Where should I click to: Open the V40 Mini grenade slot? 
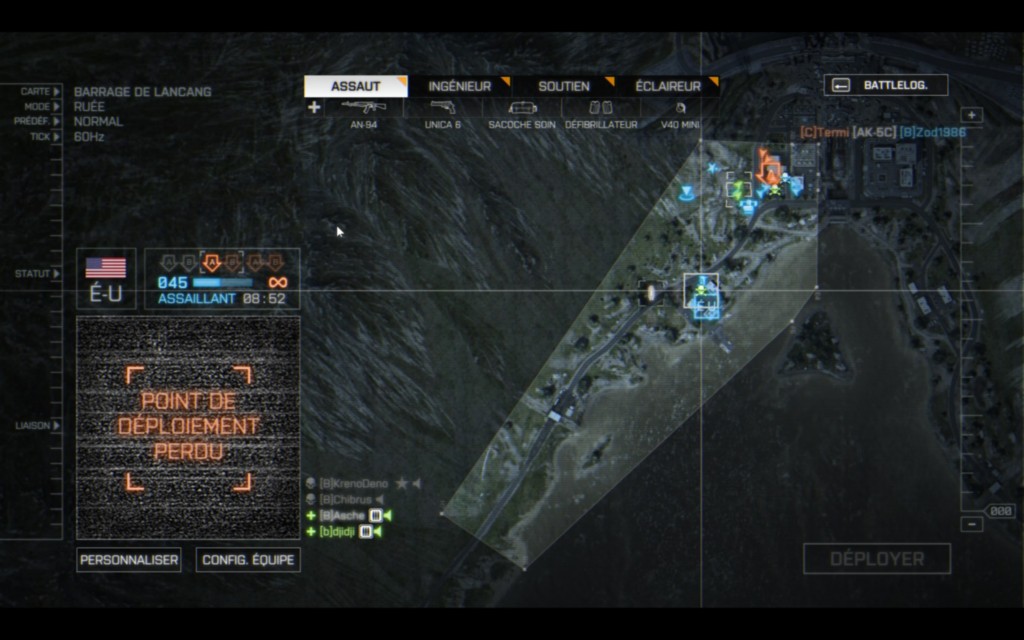click(680, 113)
